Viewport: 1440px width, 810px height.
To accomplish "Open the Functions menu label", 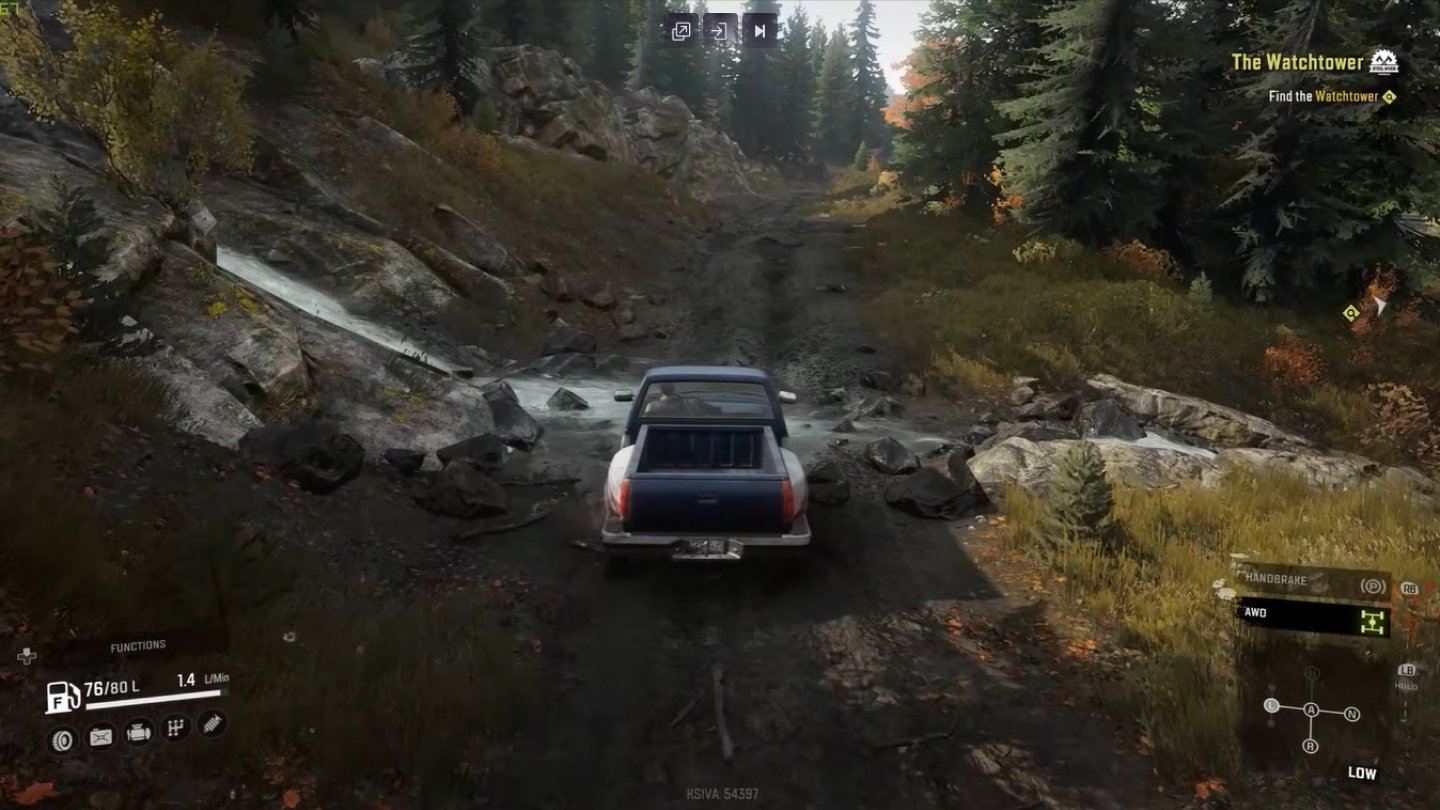I will [138, 646].
